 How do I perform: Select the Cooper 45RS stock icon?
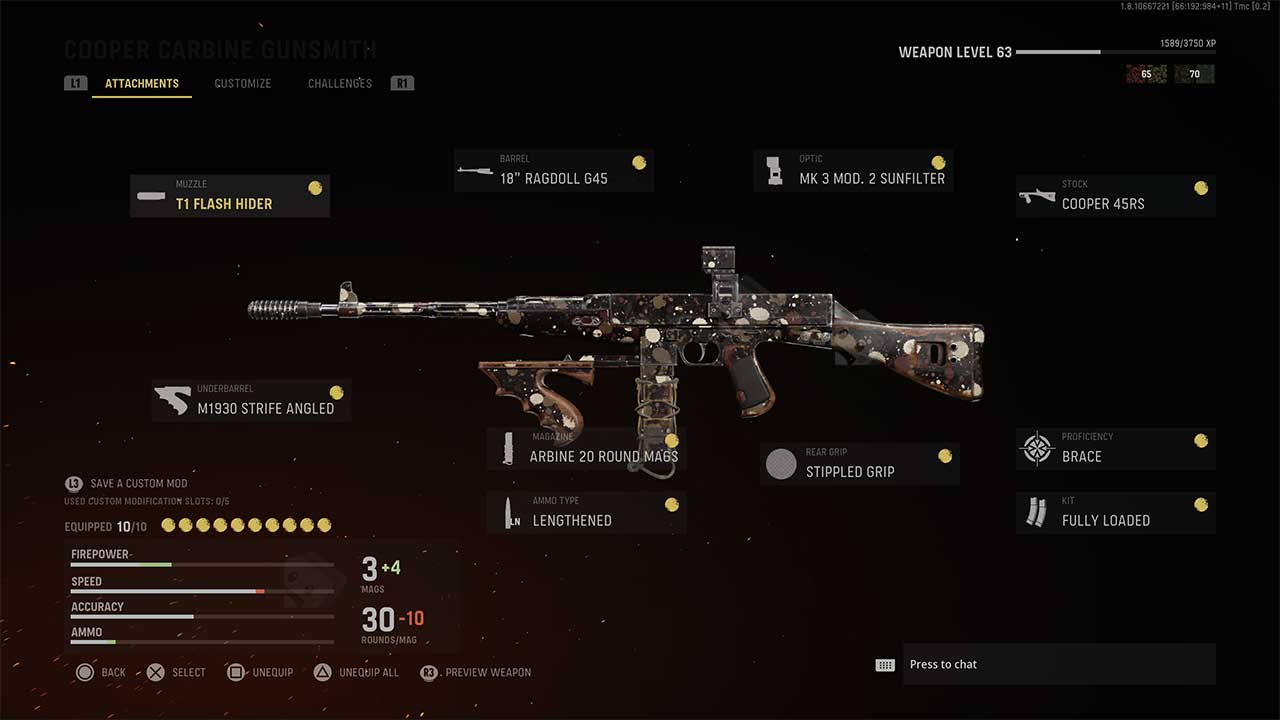pyautogui.click(x=1036, y=195)
